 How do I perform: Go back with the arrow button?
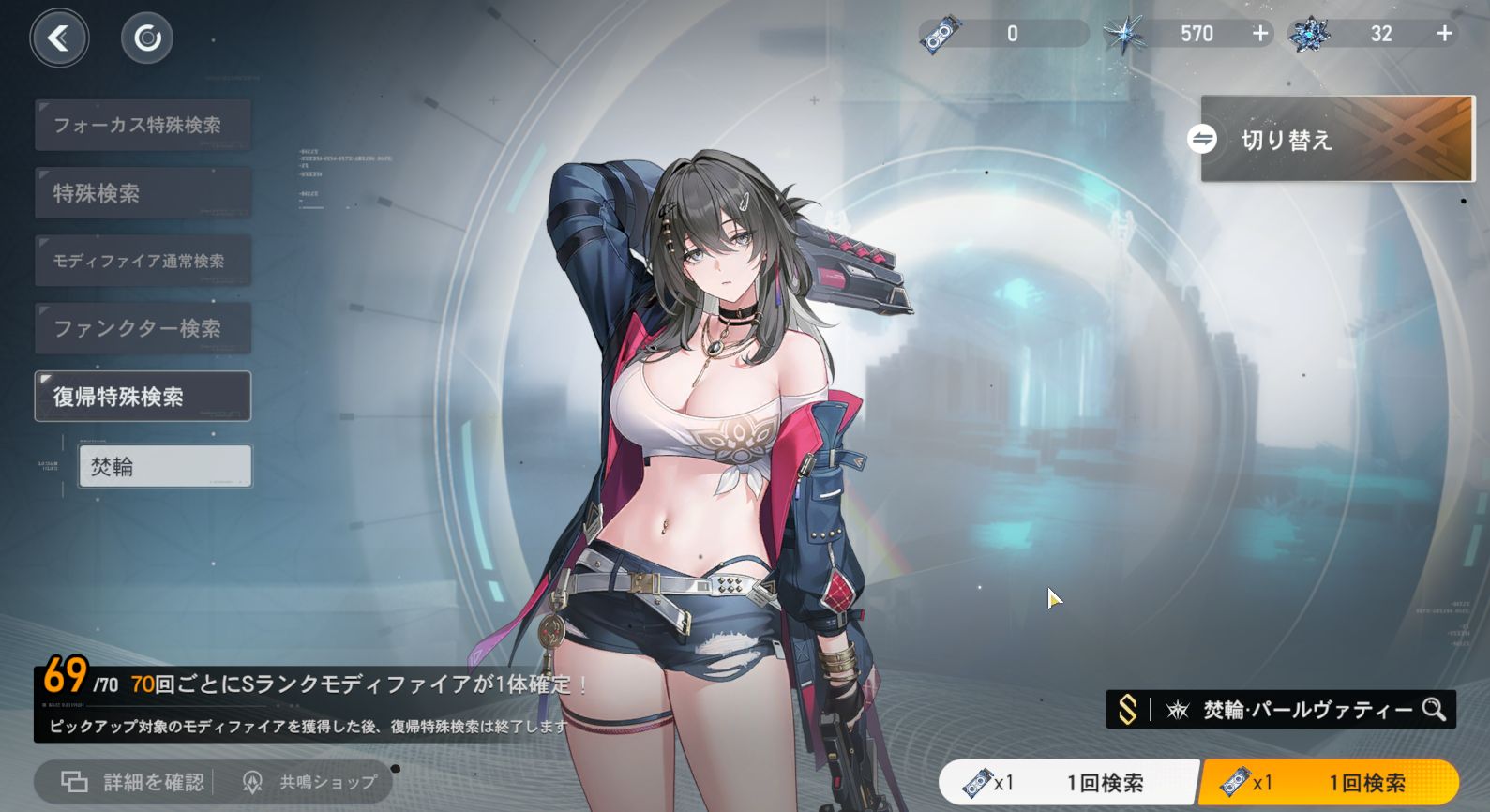point(59,38)
